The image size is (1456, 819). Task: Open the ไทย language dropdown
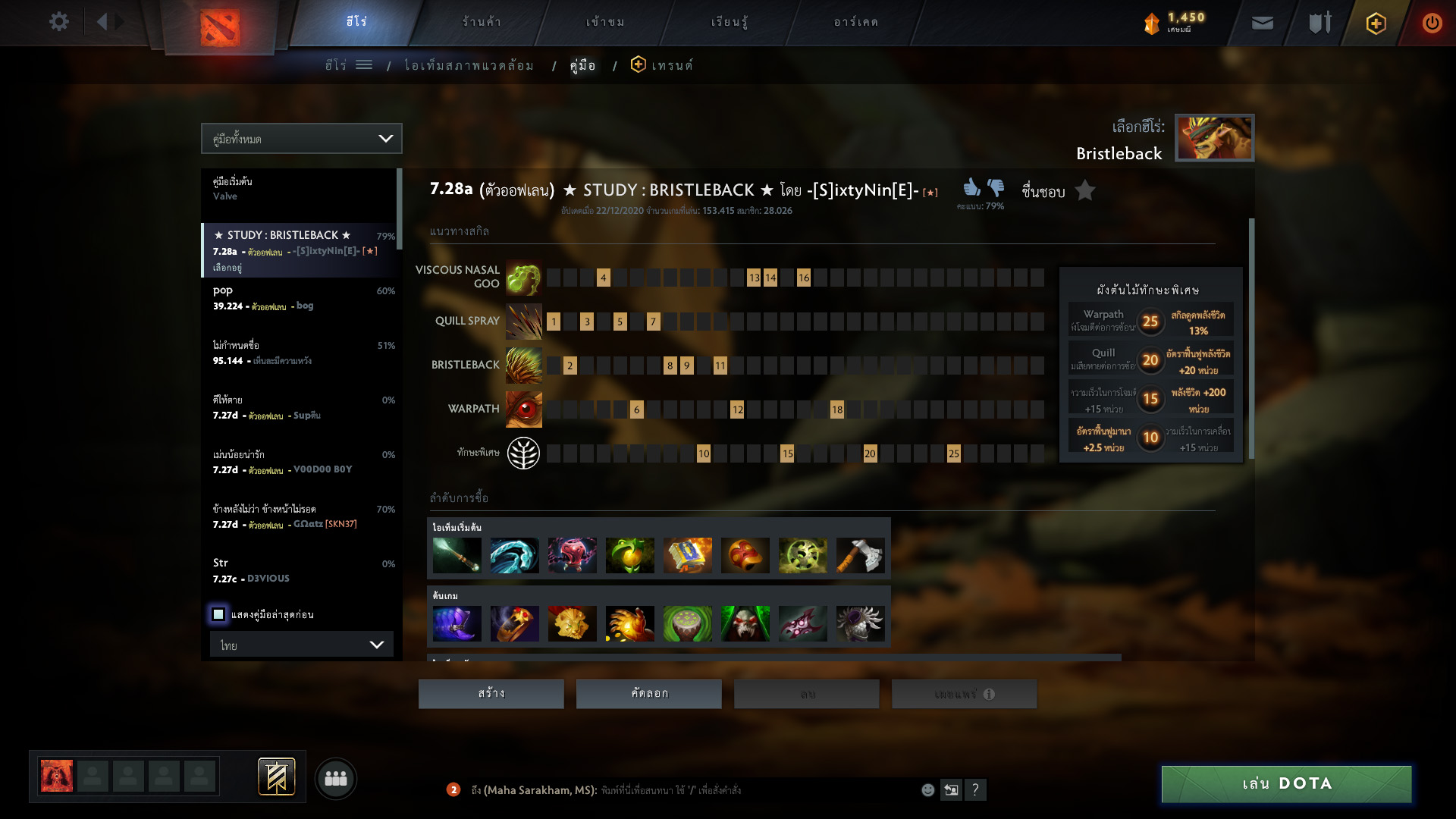pyautogui.click(x=301, y=645)
